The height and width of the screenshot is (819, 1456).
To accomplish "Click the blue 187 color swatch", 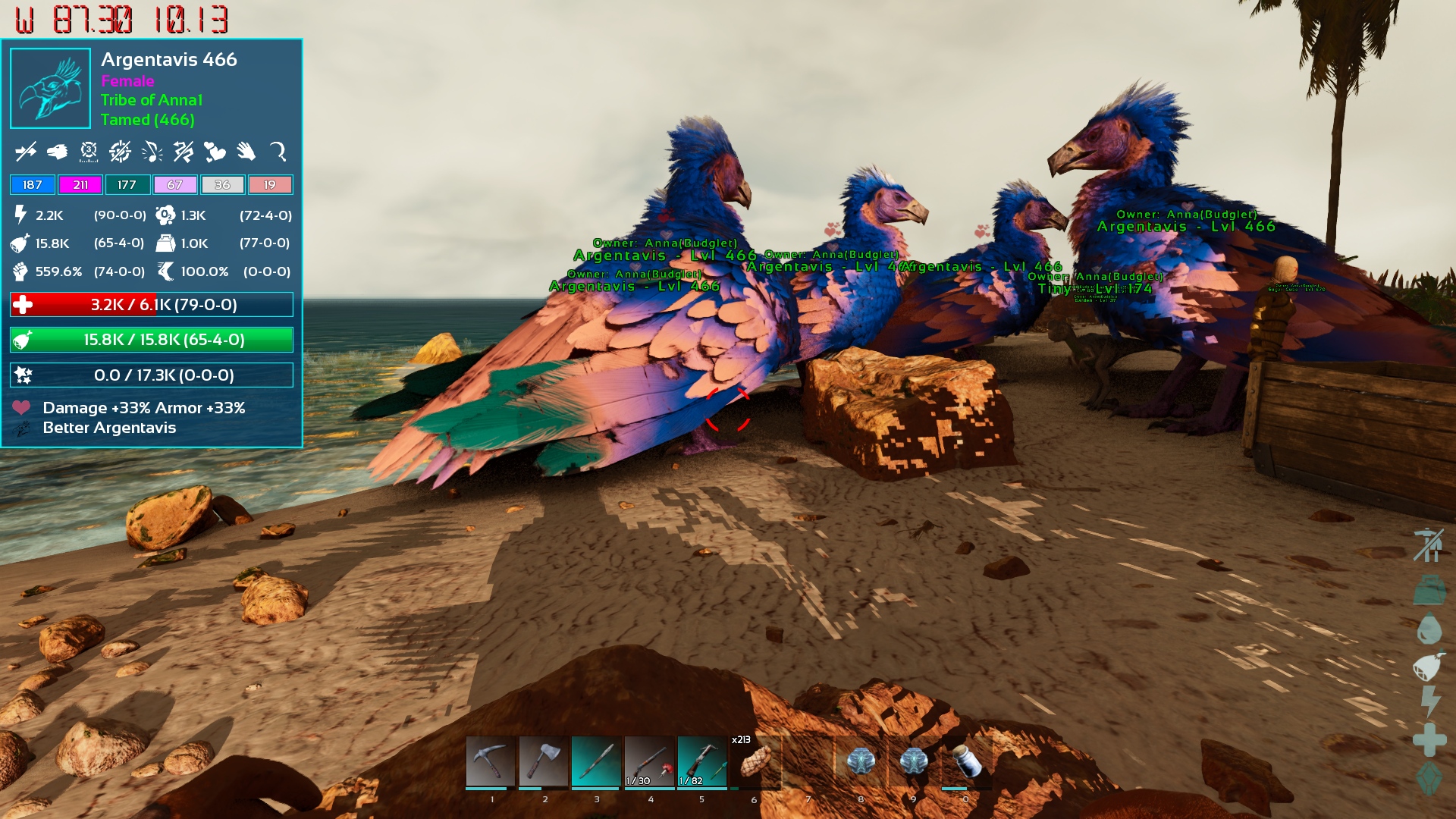I will tap(33, 185).
